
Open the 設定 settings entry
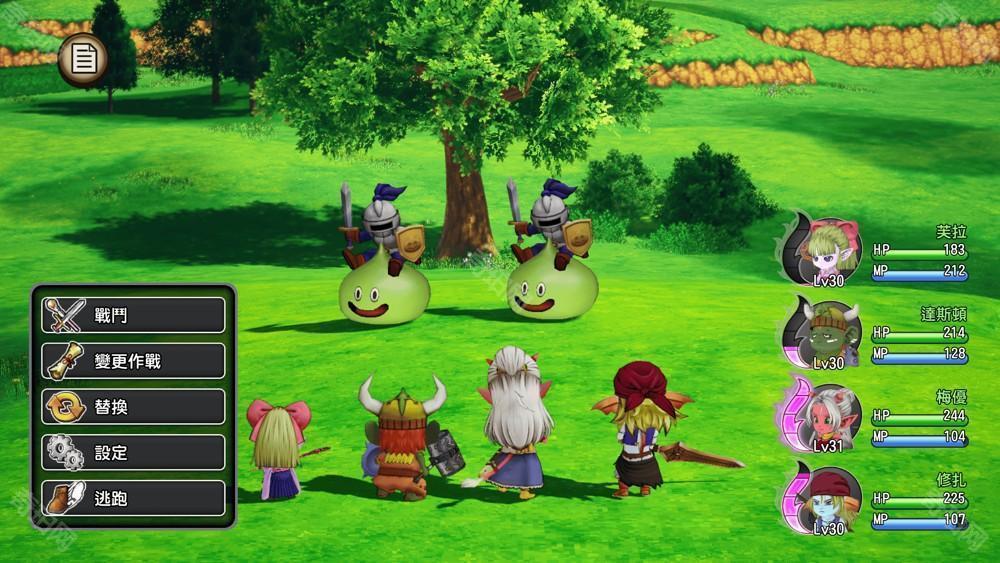[133, 452]
